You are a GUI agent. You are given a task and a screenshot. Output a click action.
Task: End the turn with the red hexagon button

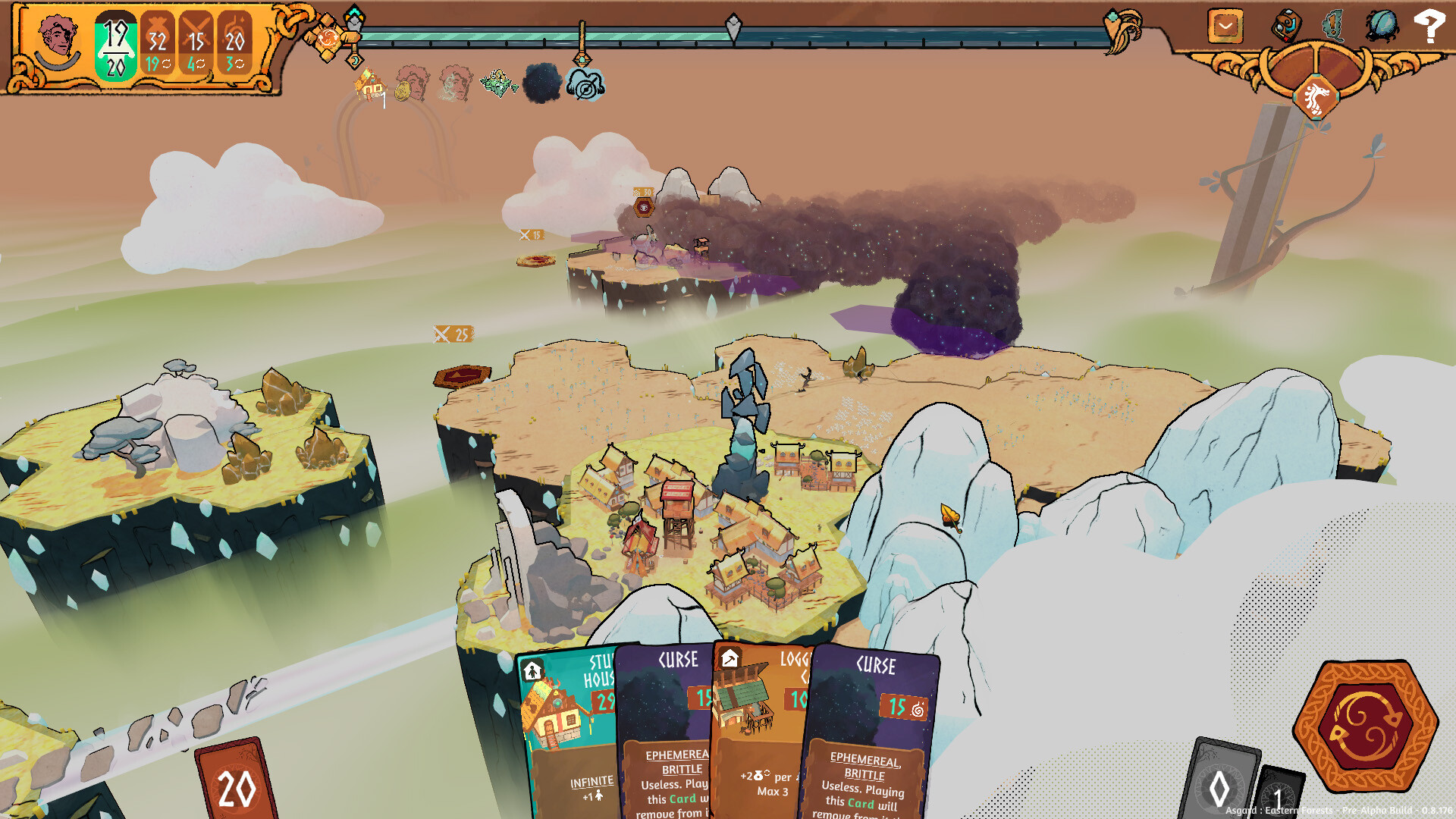[x=1365, y=725]
